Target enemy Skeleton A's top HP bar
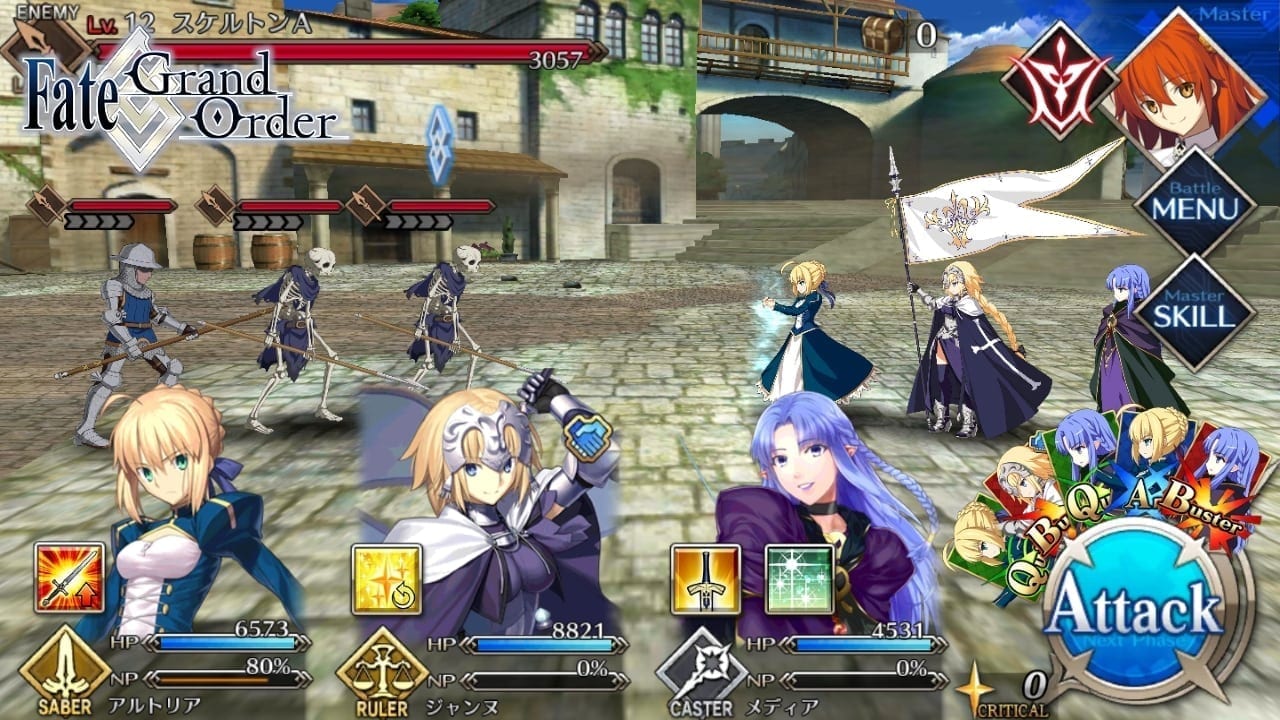Image resolution: width=1280 pixels, height=720 pixels. pyautogui.click(x=340, y=52)
